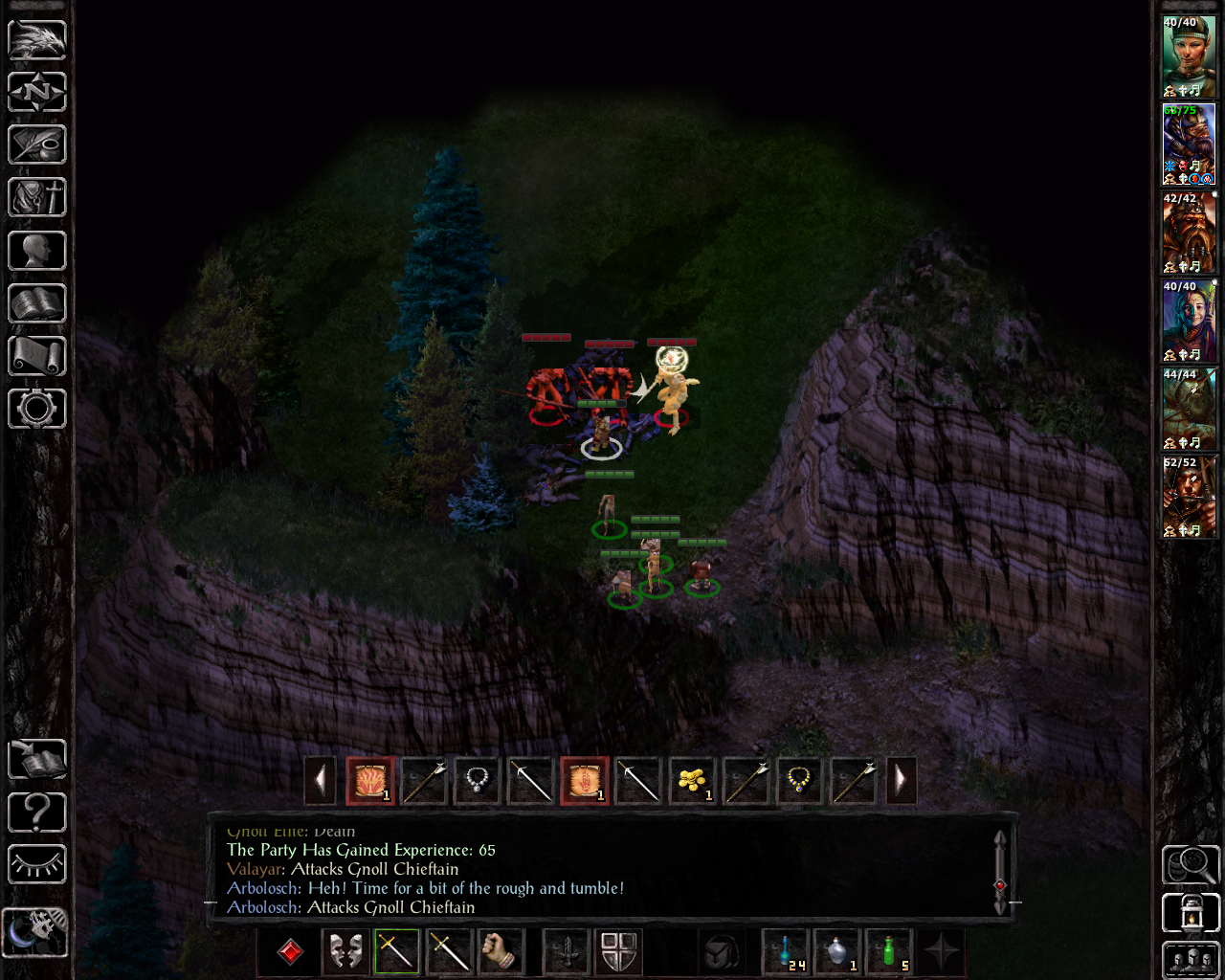Pick up the silver necklace from ground

[477, 781]
